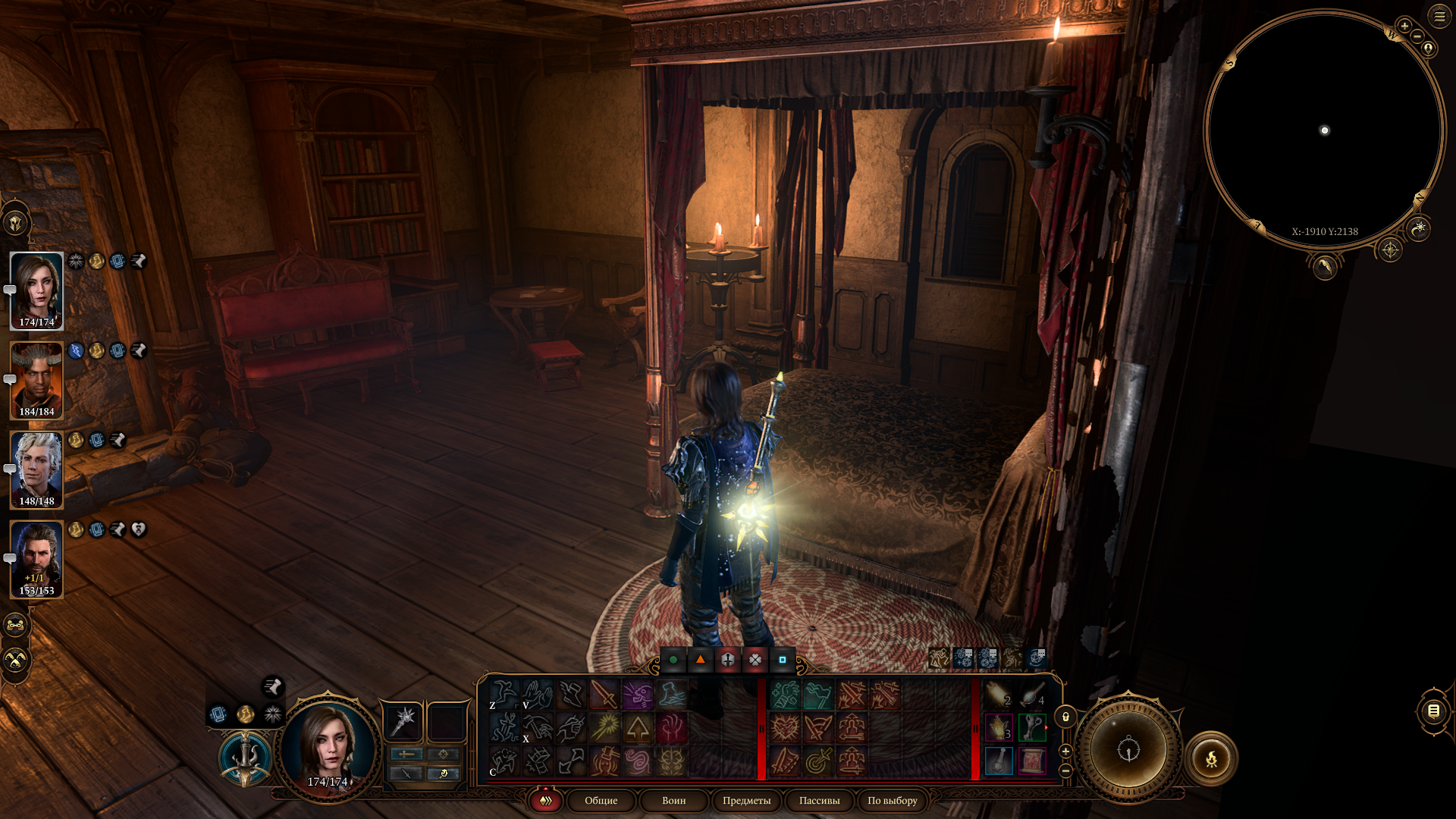Image resolution: width=1456 pixels, height=819 pixels.
Task: Switch to the Общие hotbar tab
Action: point(601,800)
